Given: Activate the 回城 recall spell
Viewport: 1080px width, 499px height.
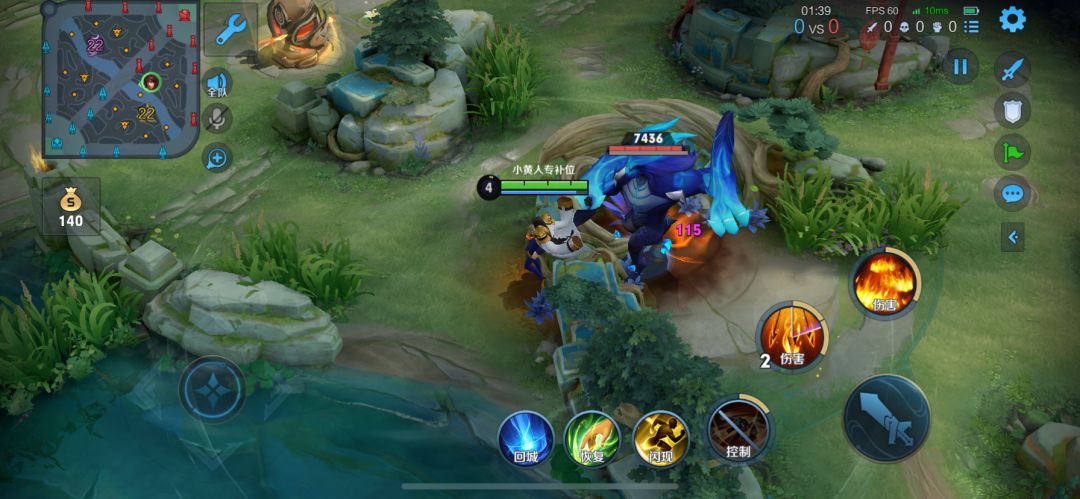Looking at the screenshot, I should pyautogui.click(x=526, y=437).
